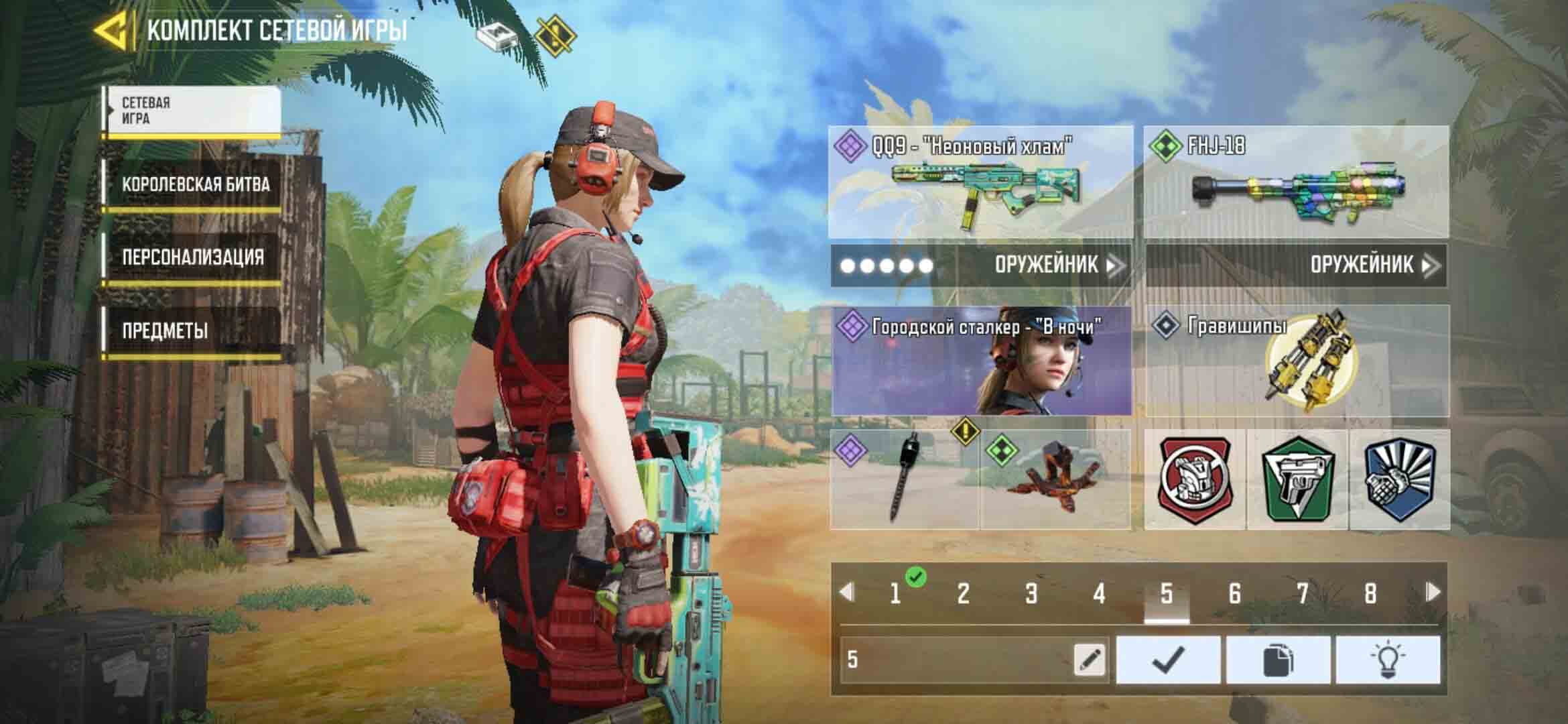Pick the blue fist perk slot

1399,480
